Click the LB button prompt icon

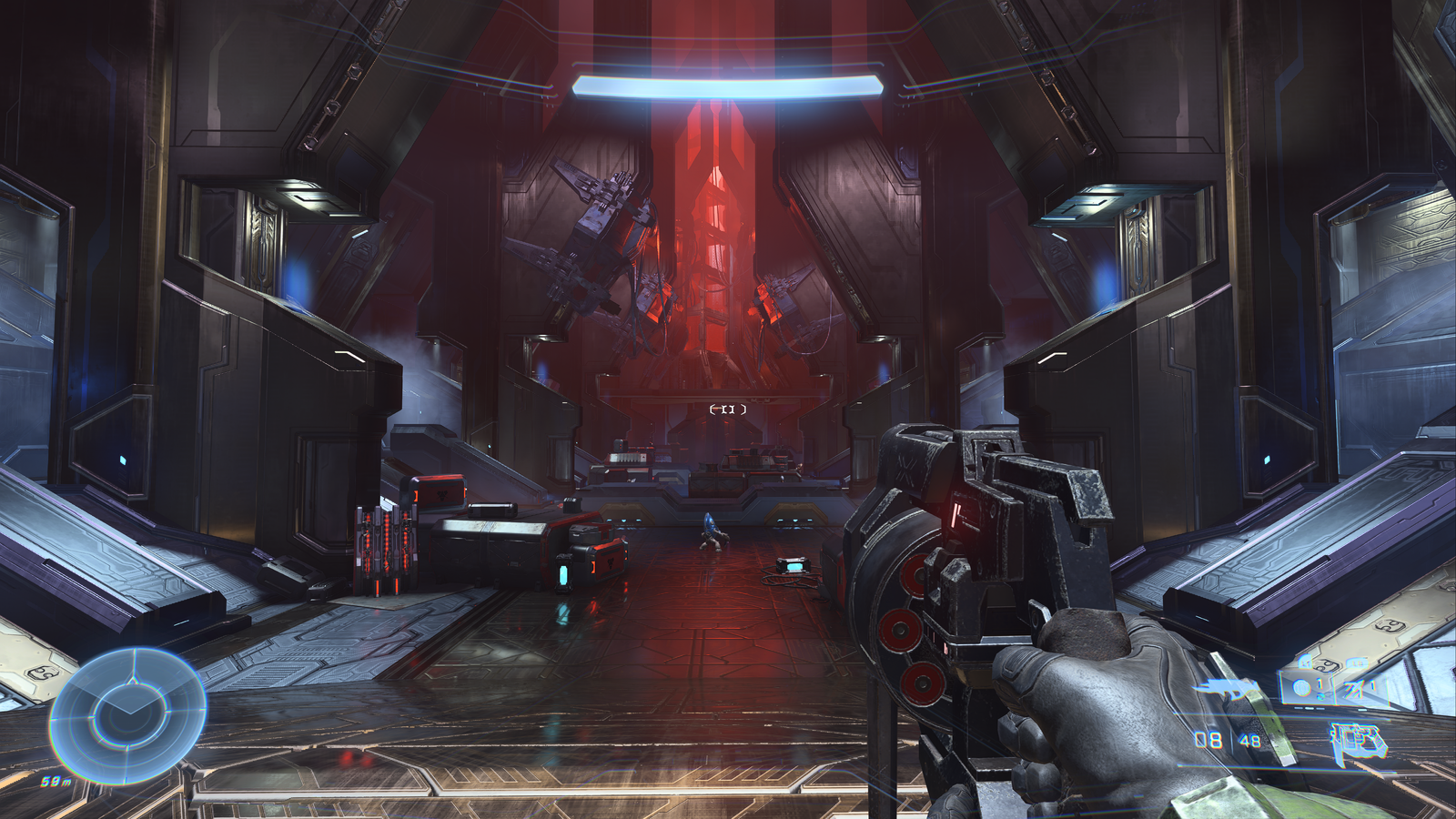click(1355, 663)
